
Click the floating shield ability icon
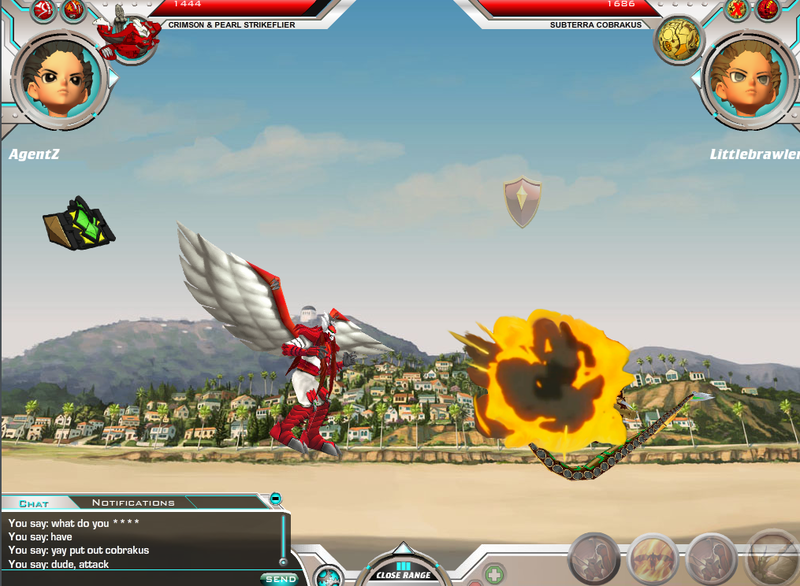pos(522,202)
